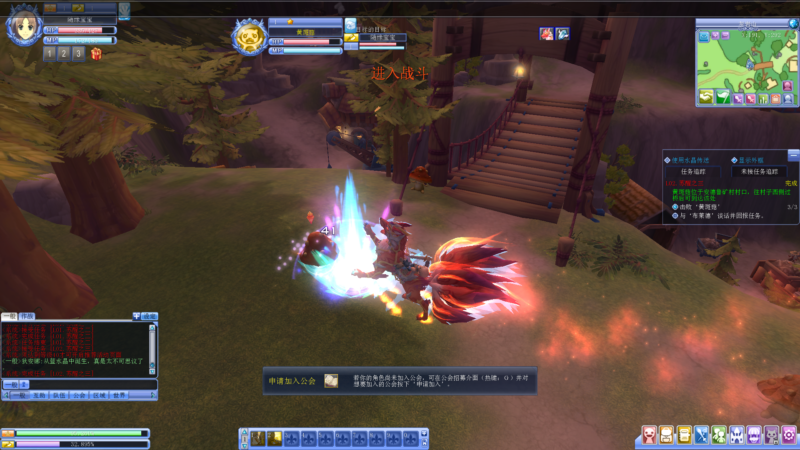The image size is (800, 450).
Task: Switch to the 任务追踪 quest tracking tab
Action: (x=694, y=171)
